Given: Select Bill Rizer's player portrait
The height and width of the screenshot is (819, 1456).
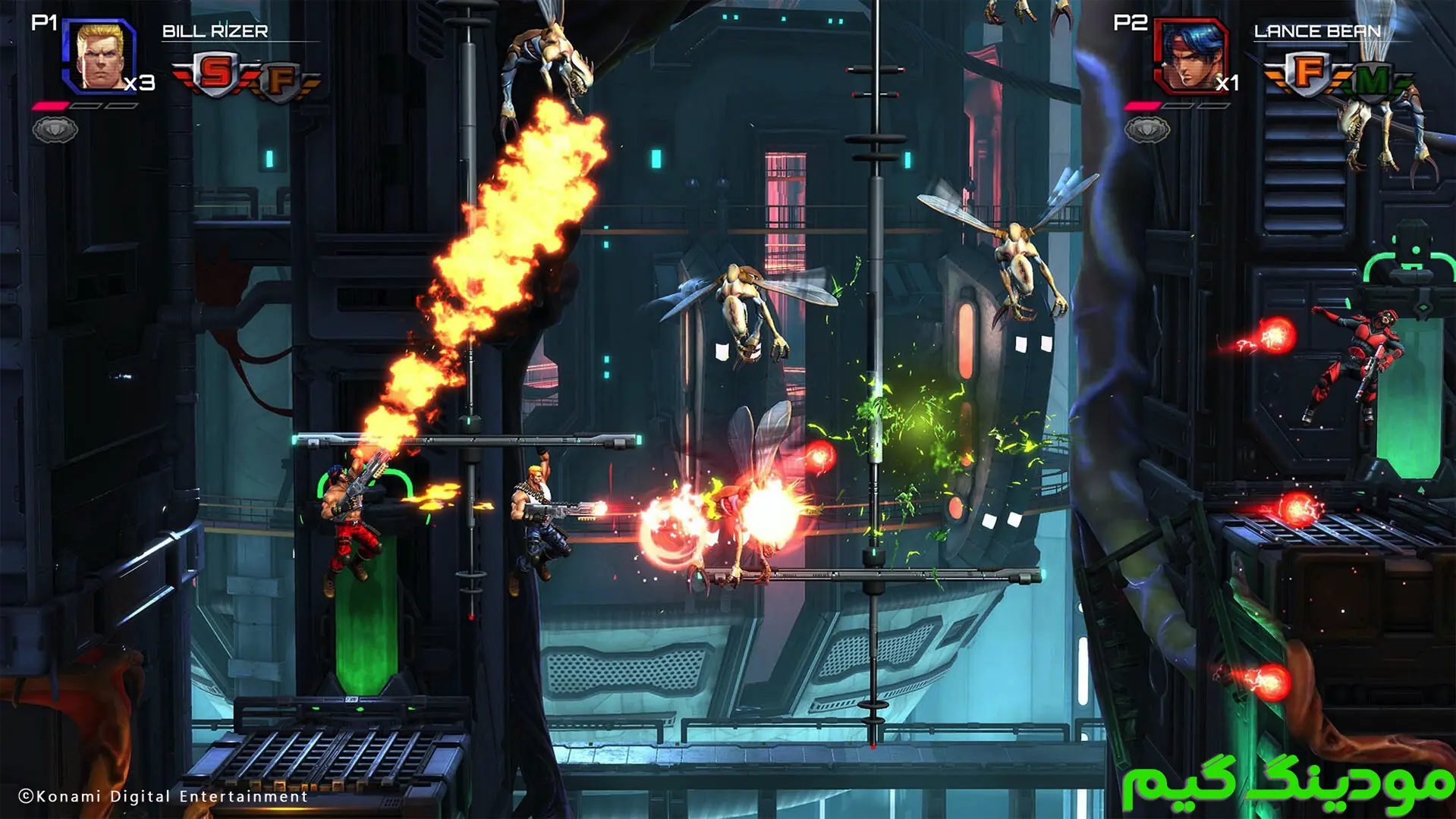Looking at the screenshot, I should pos(101,55).
